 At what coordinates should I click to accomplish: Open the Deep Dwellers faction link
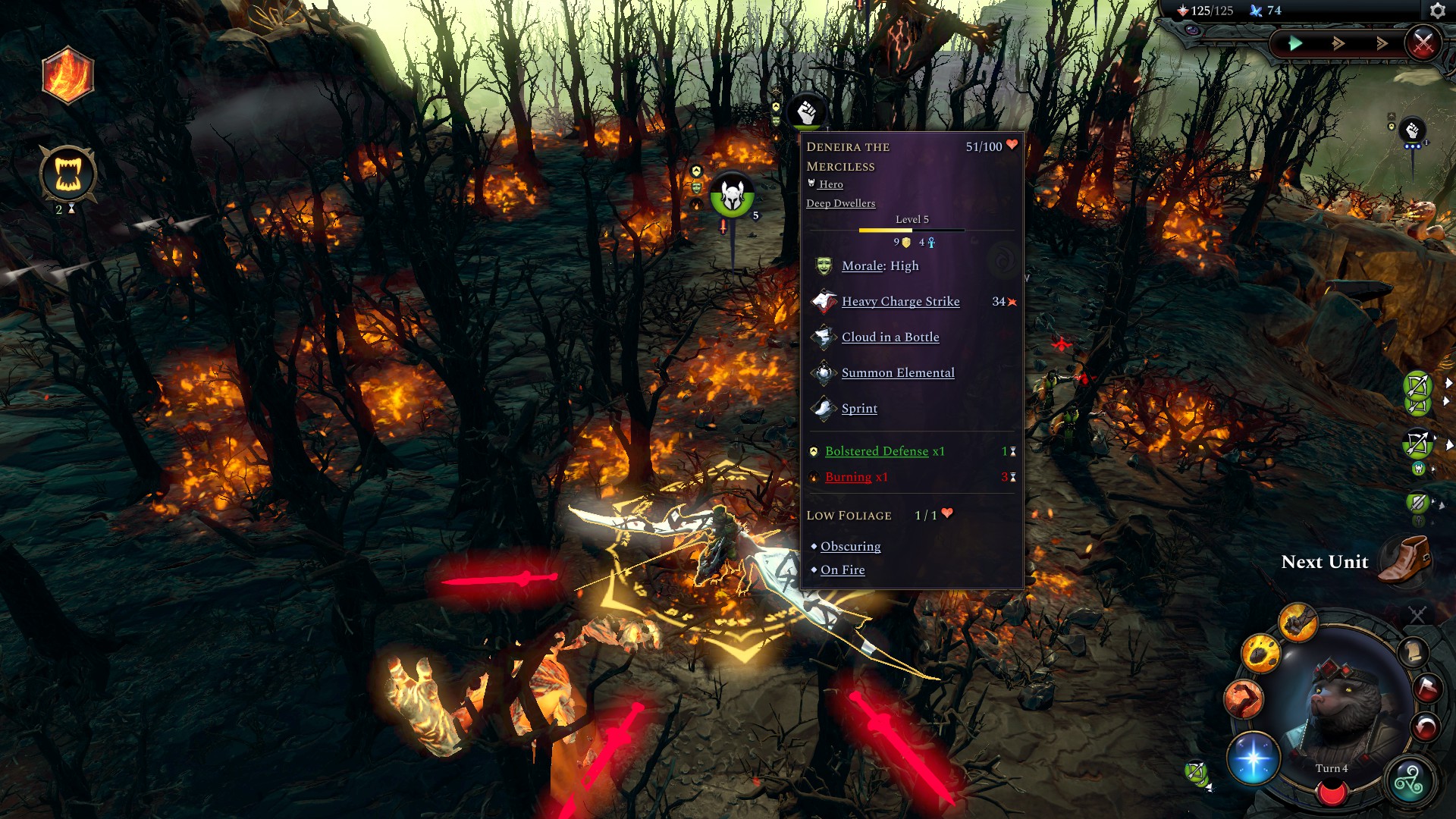(840, 202)
